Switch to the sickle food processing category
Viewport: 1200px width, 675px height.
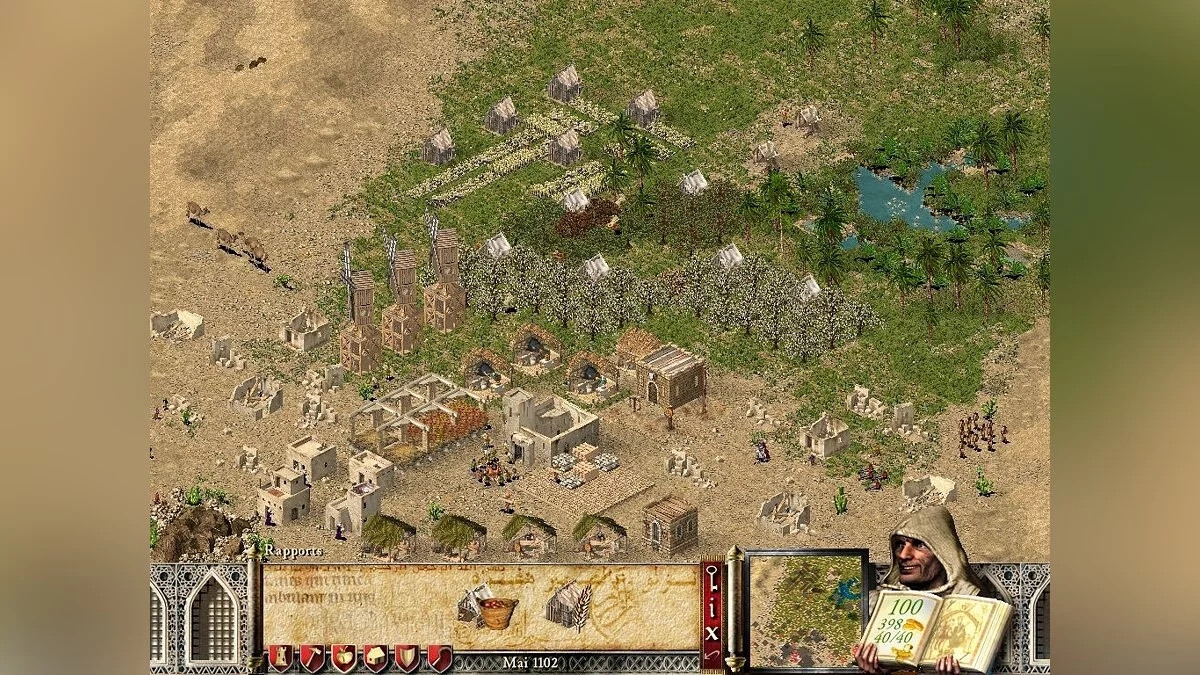coord(439,658)
